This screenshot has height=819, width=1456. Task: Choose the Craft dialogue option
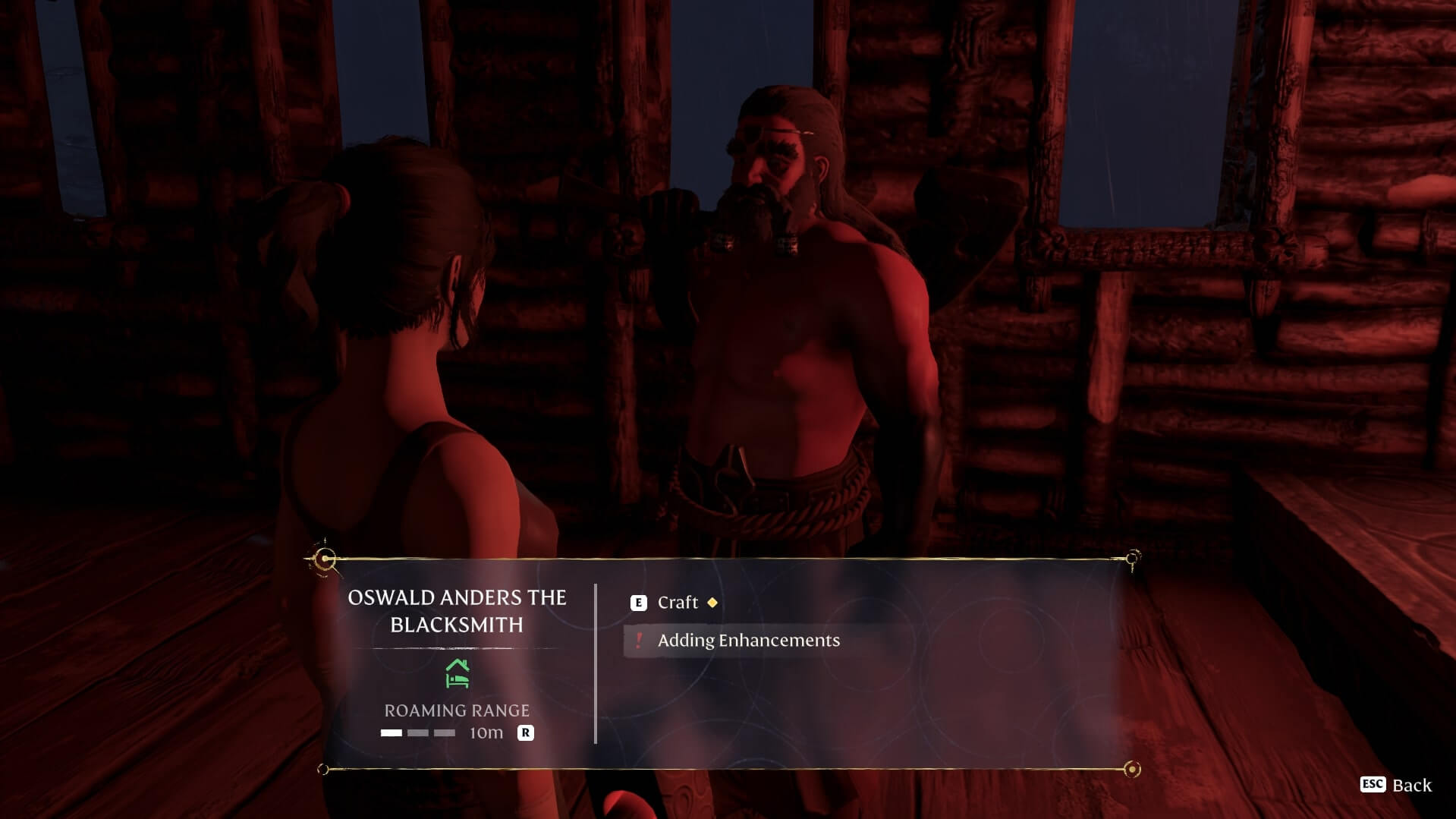click(677, 603)
